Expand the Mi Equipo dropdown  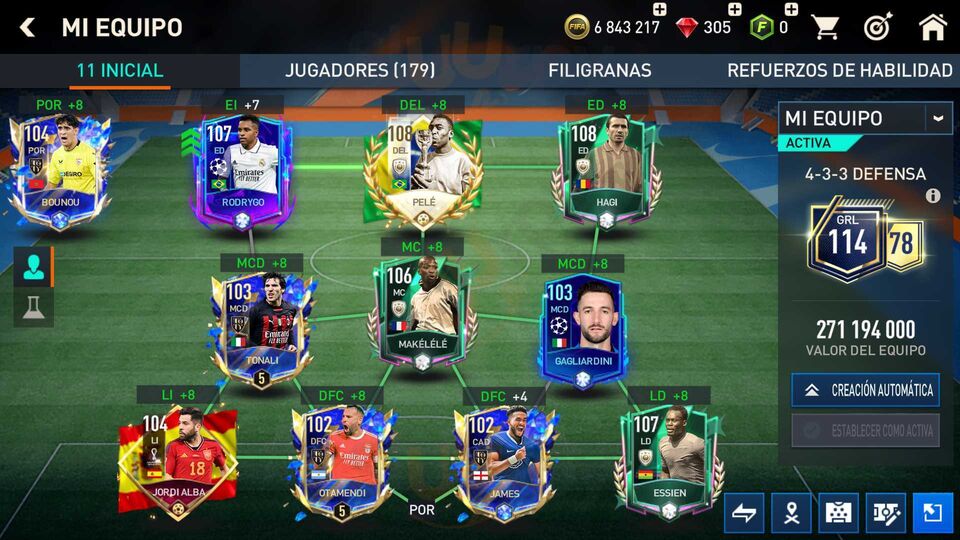938,118
